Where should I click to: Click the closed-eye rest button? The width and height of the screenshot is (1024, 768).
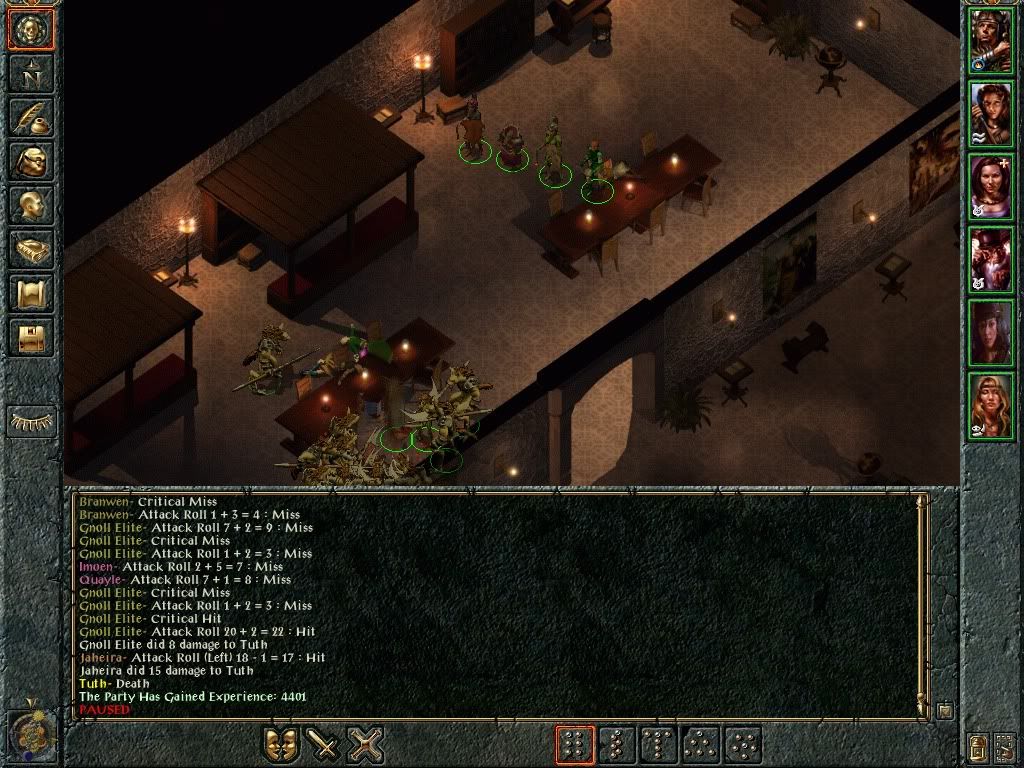point(31,422)
